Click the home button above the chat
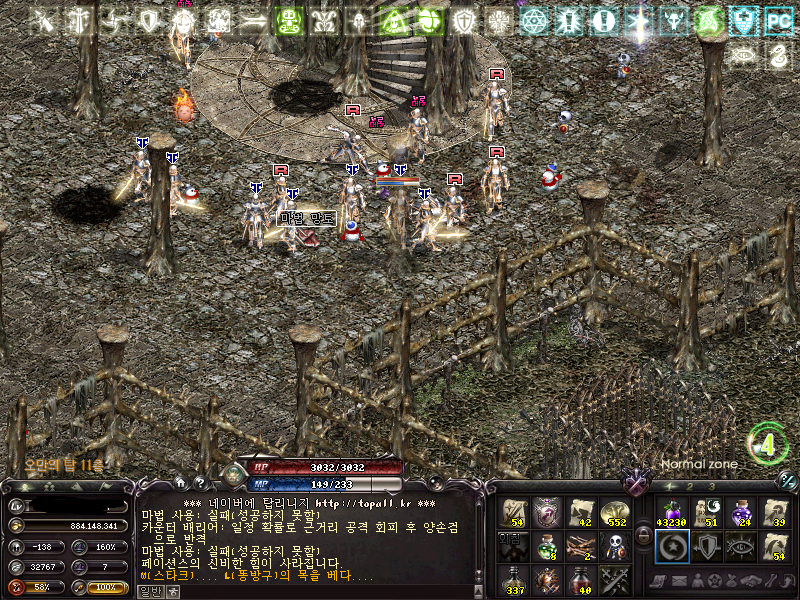This screenshot has height=600, width=800. [x=179, y=481]
